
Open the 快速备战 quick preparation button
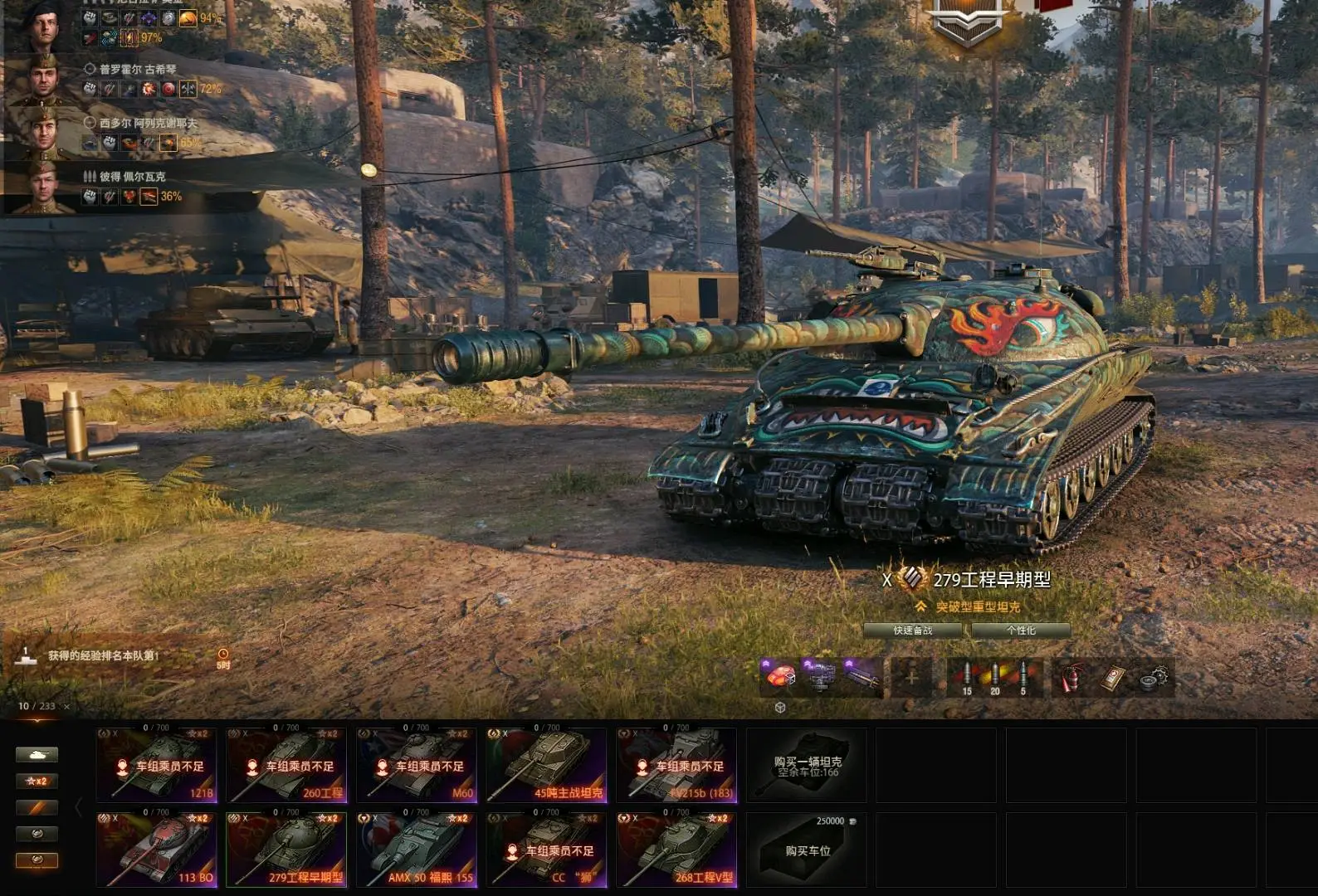click(x=912, y=631)
